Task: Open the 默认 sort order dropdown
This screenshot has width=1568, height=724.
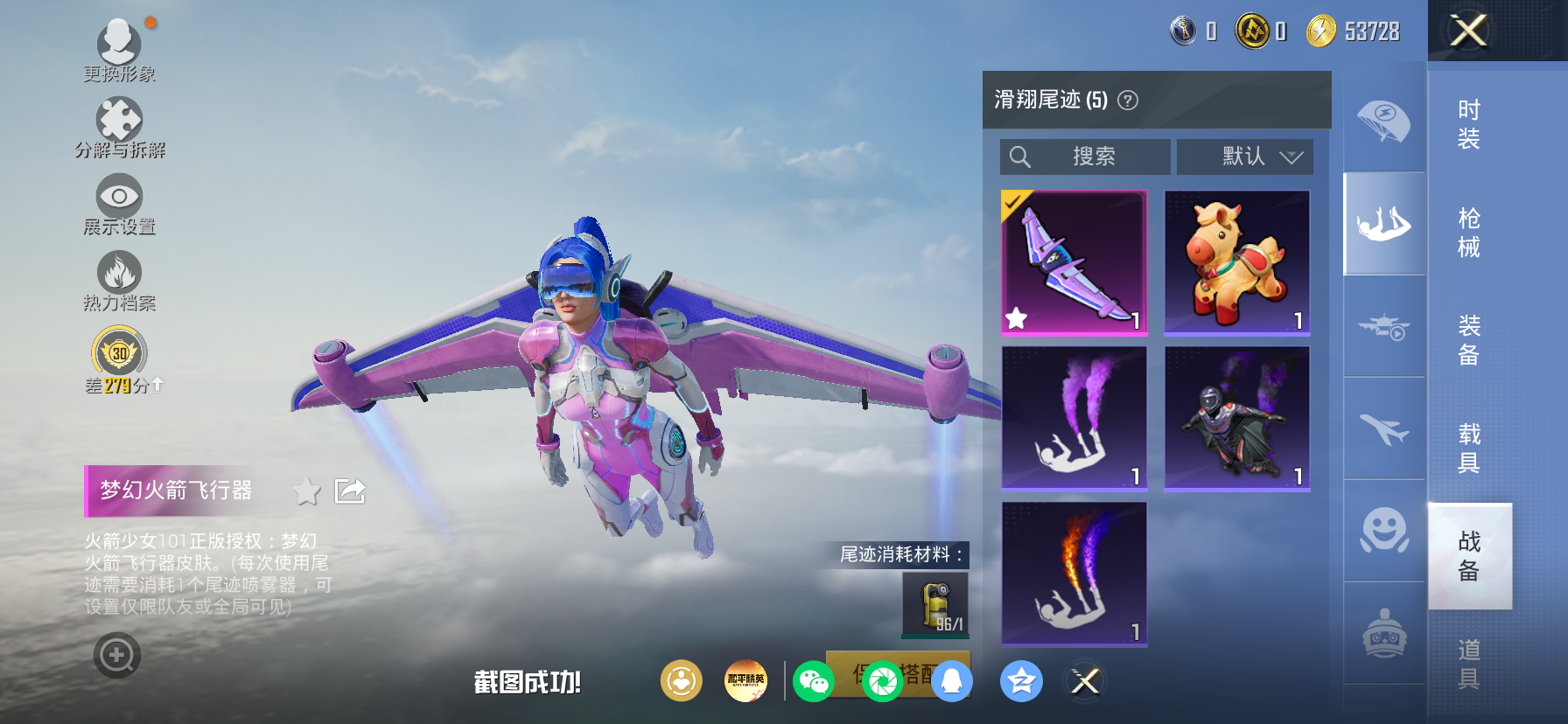Action: click(x=1244, y=157)
